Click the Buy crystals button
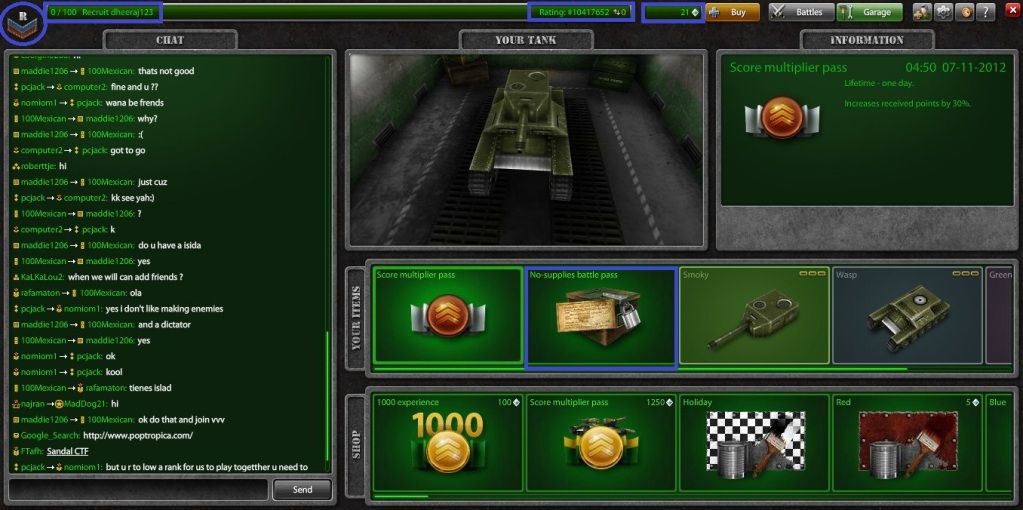 (733, 12)
